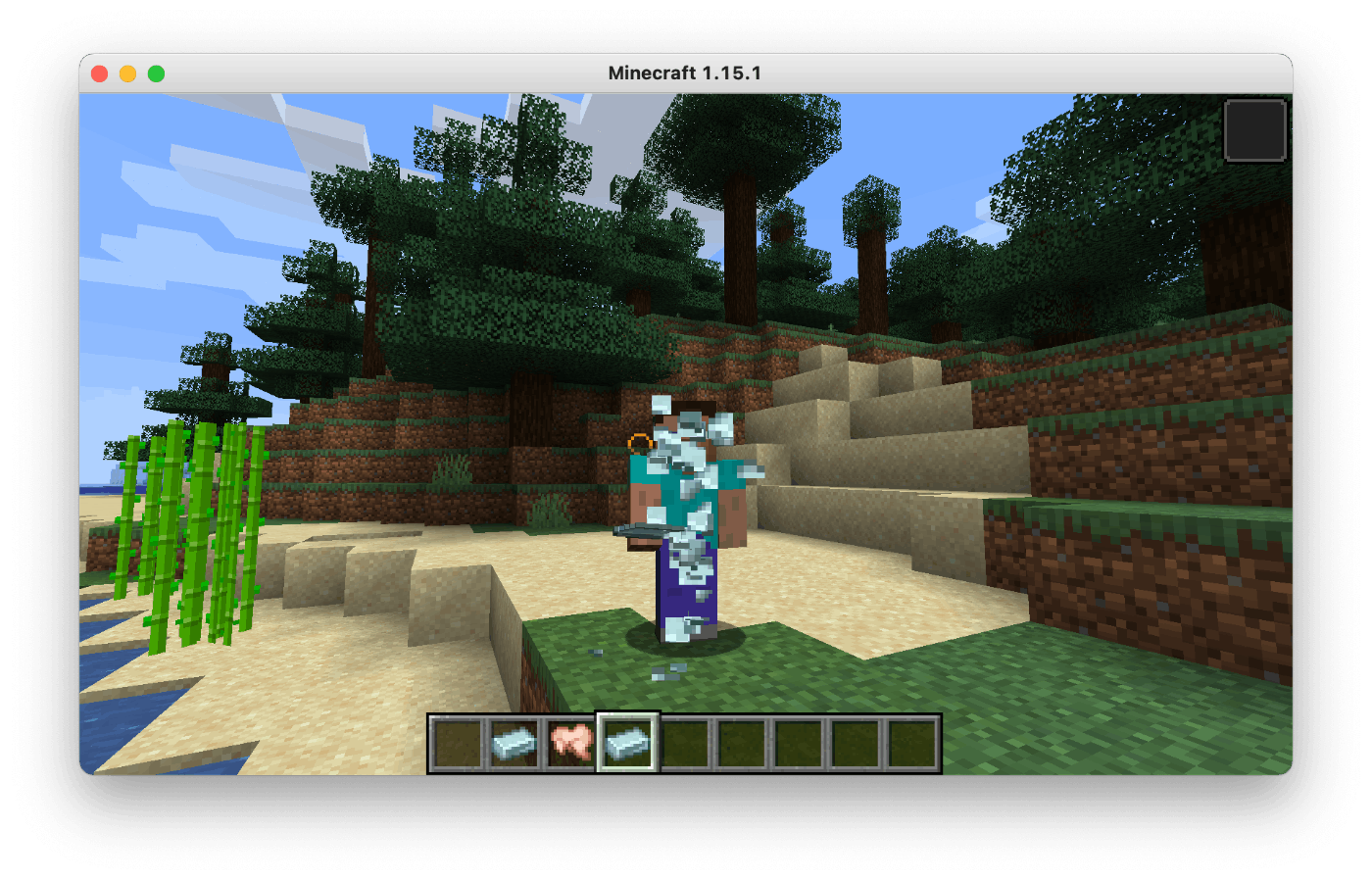Select the first hotbar slot
This screenshot has width=1372, height=880.
pos(457,742)
